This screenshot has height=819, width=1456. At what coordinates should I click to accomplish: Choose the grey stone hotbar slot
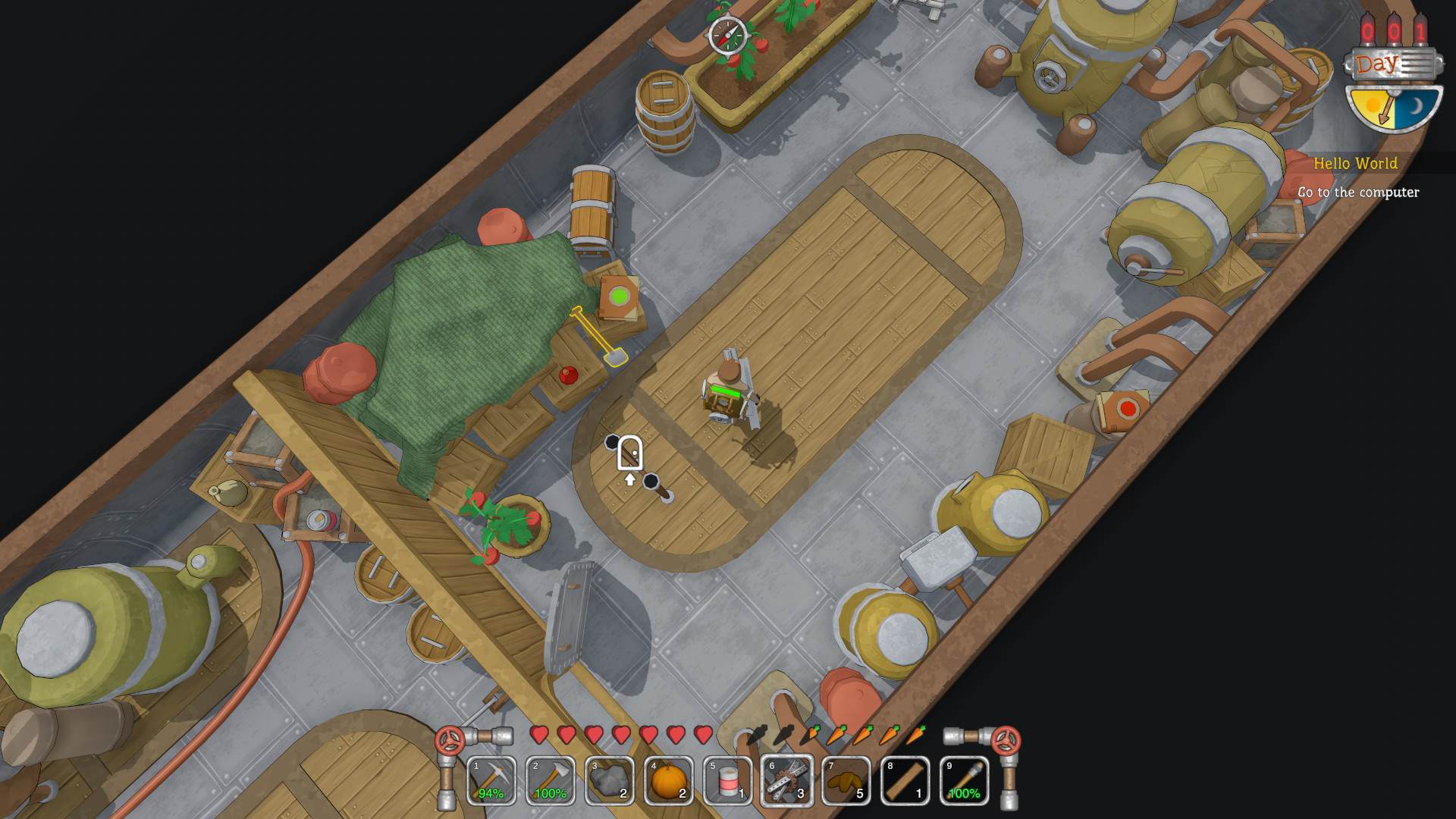pyautogui.click(x=610, y=780)
